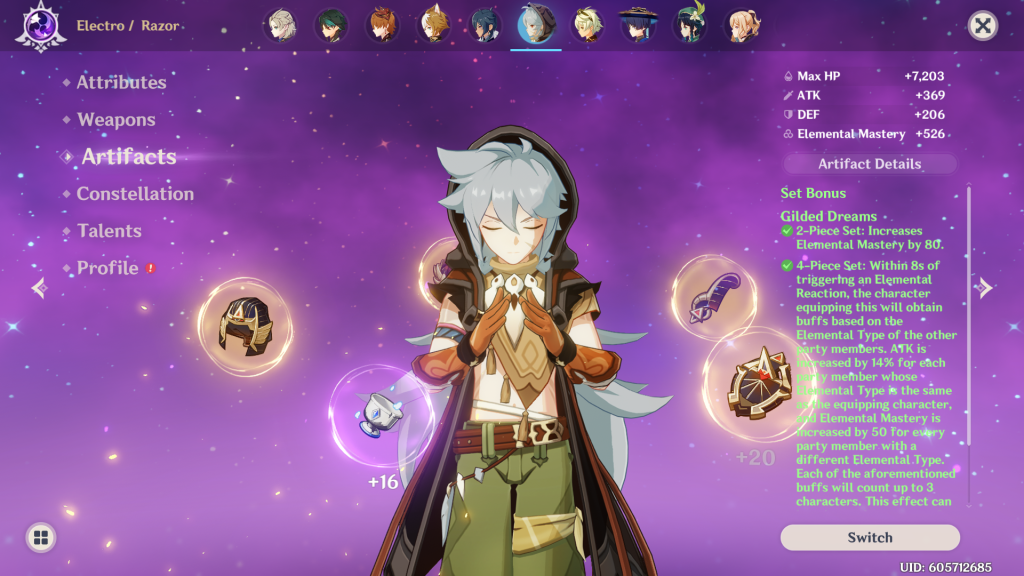Open Artifact Details
This screenshot has width=1024, height=576.
[869, 164]
